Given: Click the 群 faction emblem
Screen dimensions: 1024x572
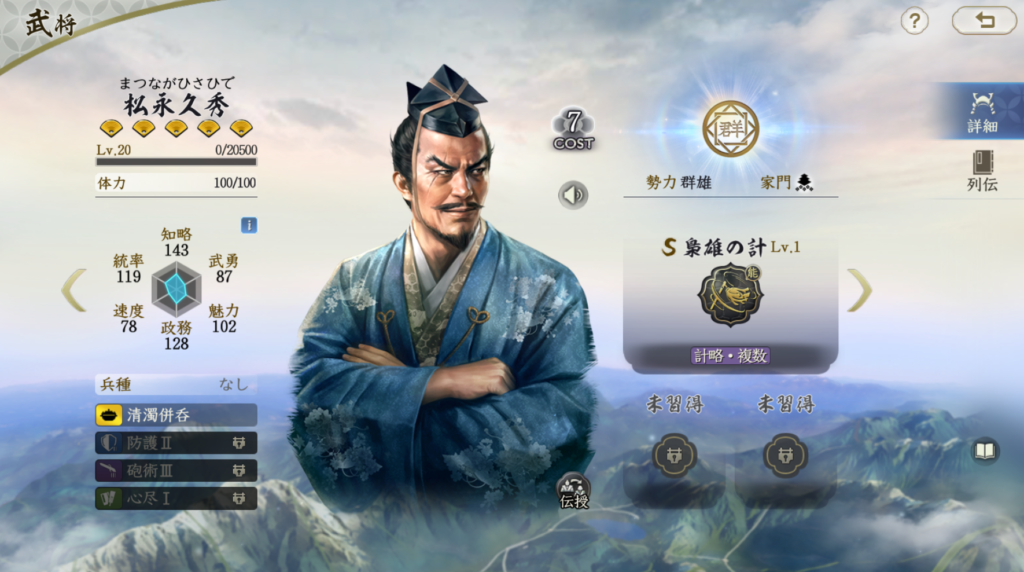Looking at the screenshot, I should [730, 128].
